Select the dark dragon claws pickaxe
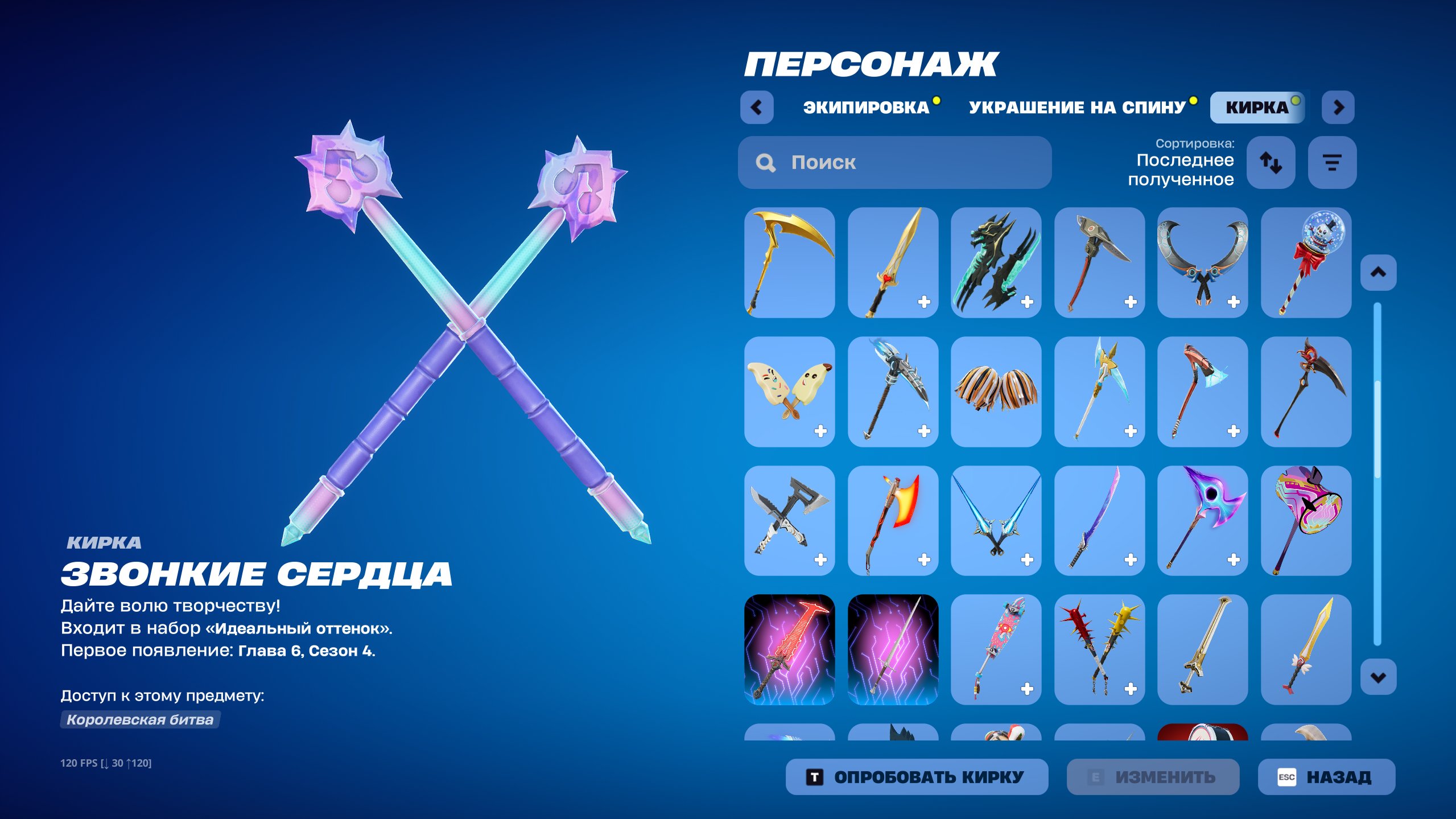 click(996, 262)
